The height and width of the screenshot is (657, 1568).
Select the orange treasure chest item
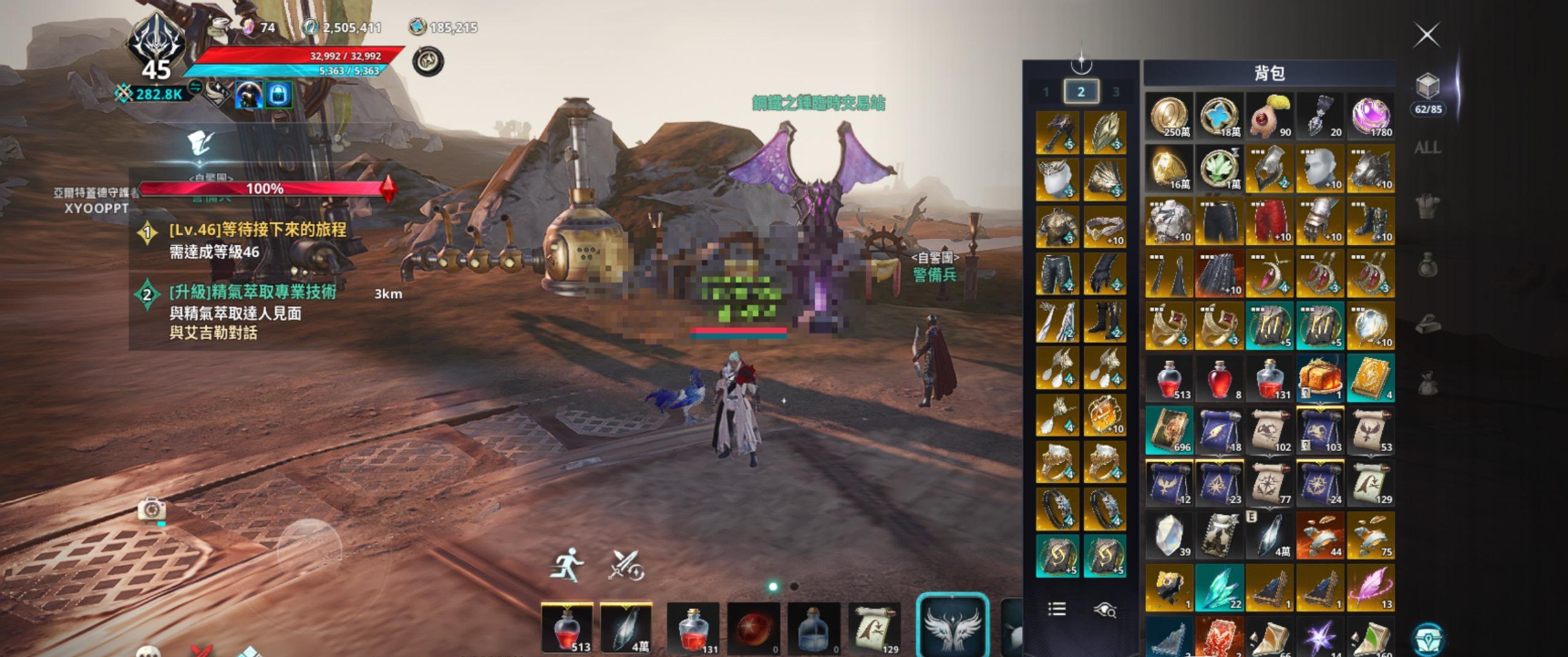pyautogui.click(x=1319, y=378)
